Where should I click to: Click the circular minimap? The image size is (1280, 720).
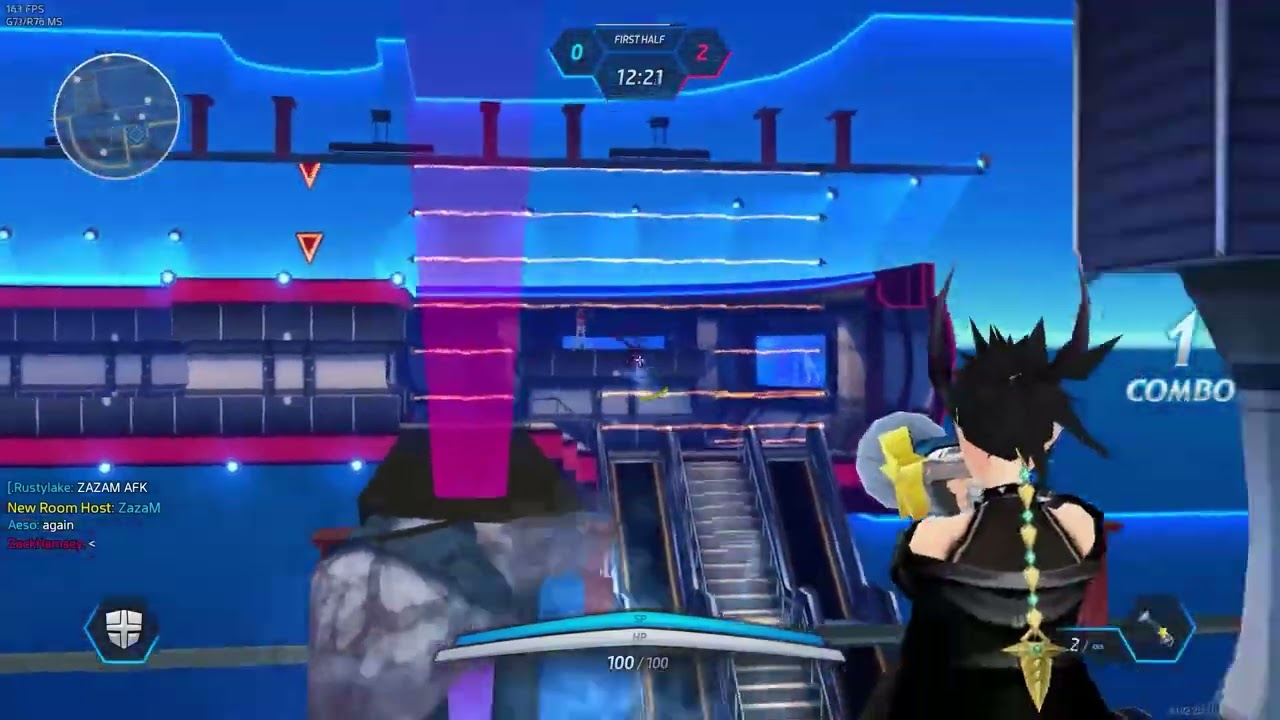(117, 117)
